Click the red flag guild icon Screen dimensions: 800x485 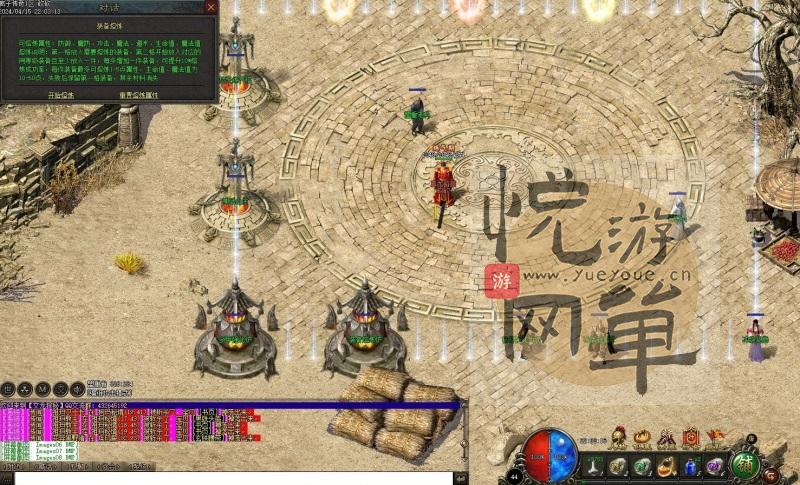point(714,437)
